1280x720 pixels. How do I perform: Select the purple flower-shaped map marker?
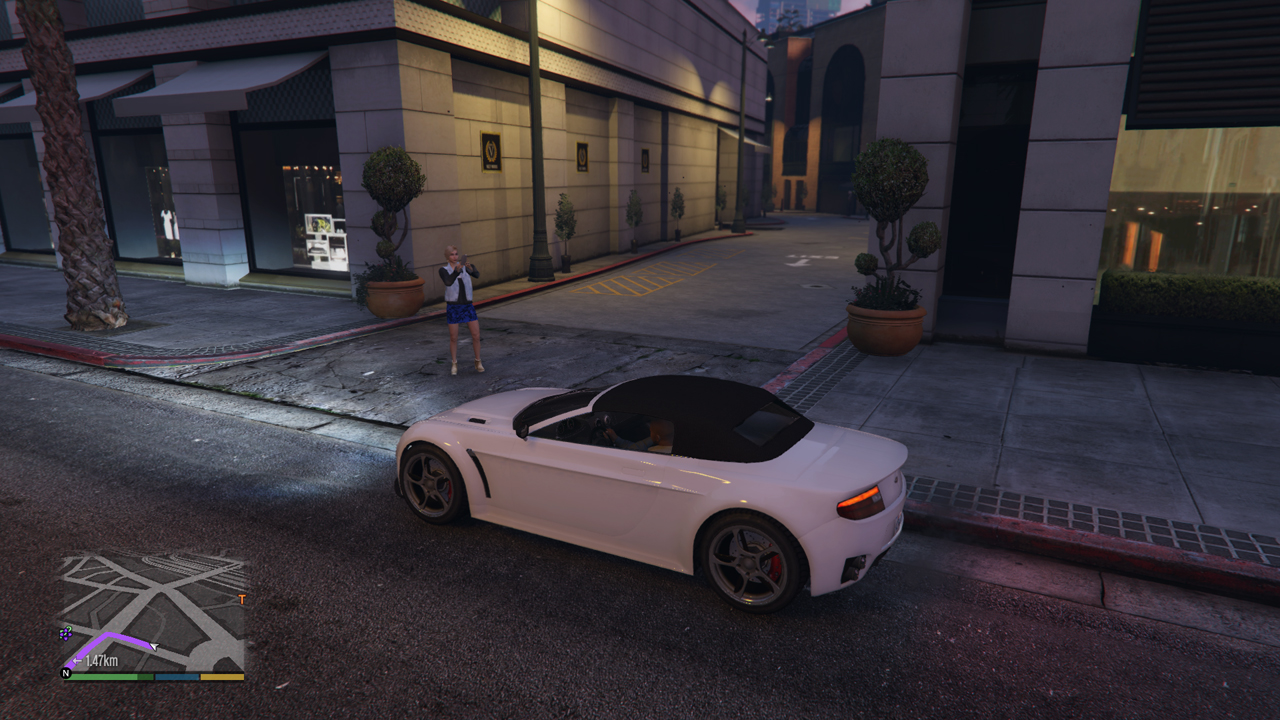[66, 633]
